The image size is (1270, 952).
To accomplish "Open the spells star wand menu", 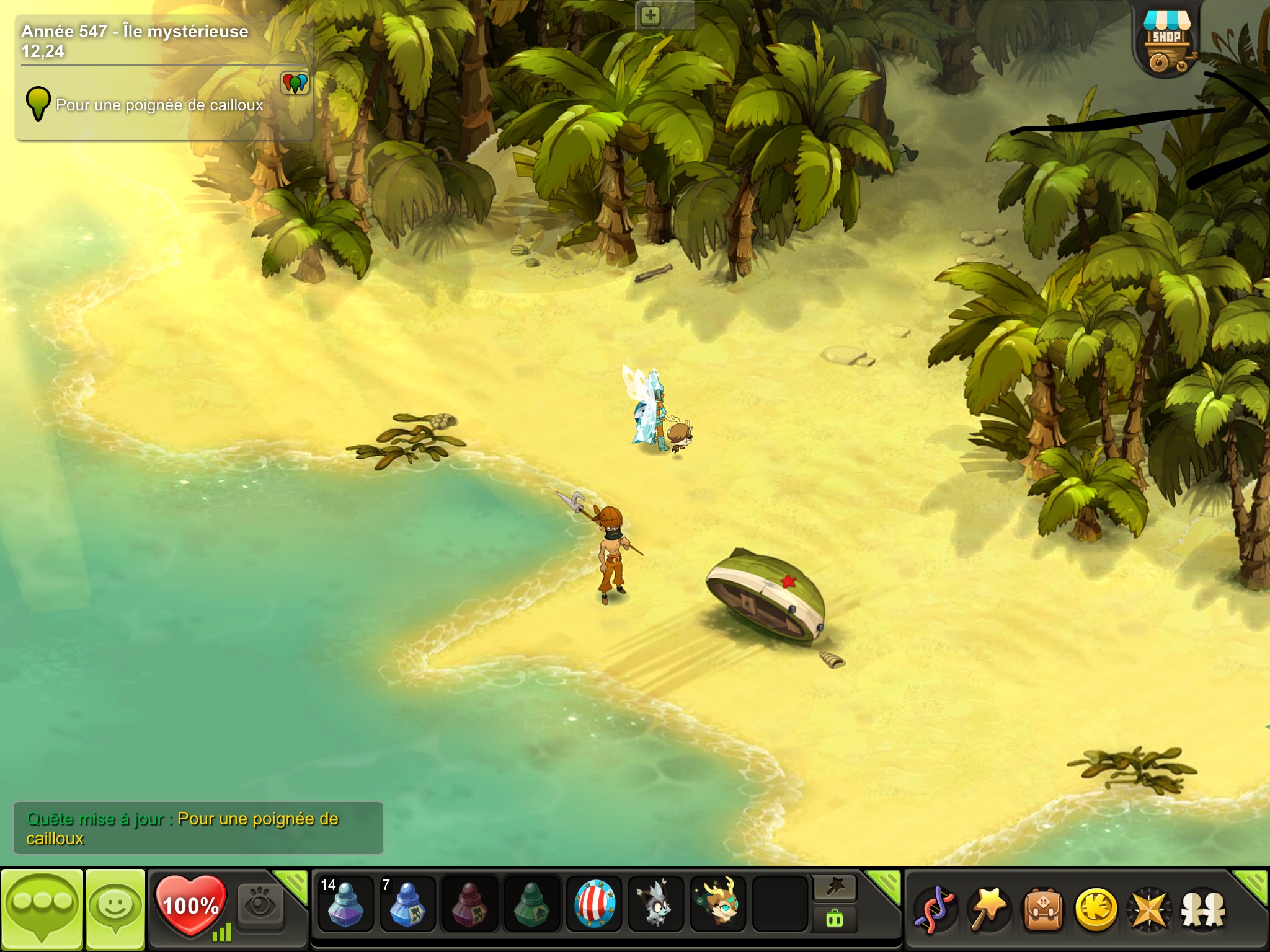I will [989, 910].
